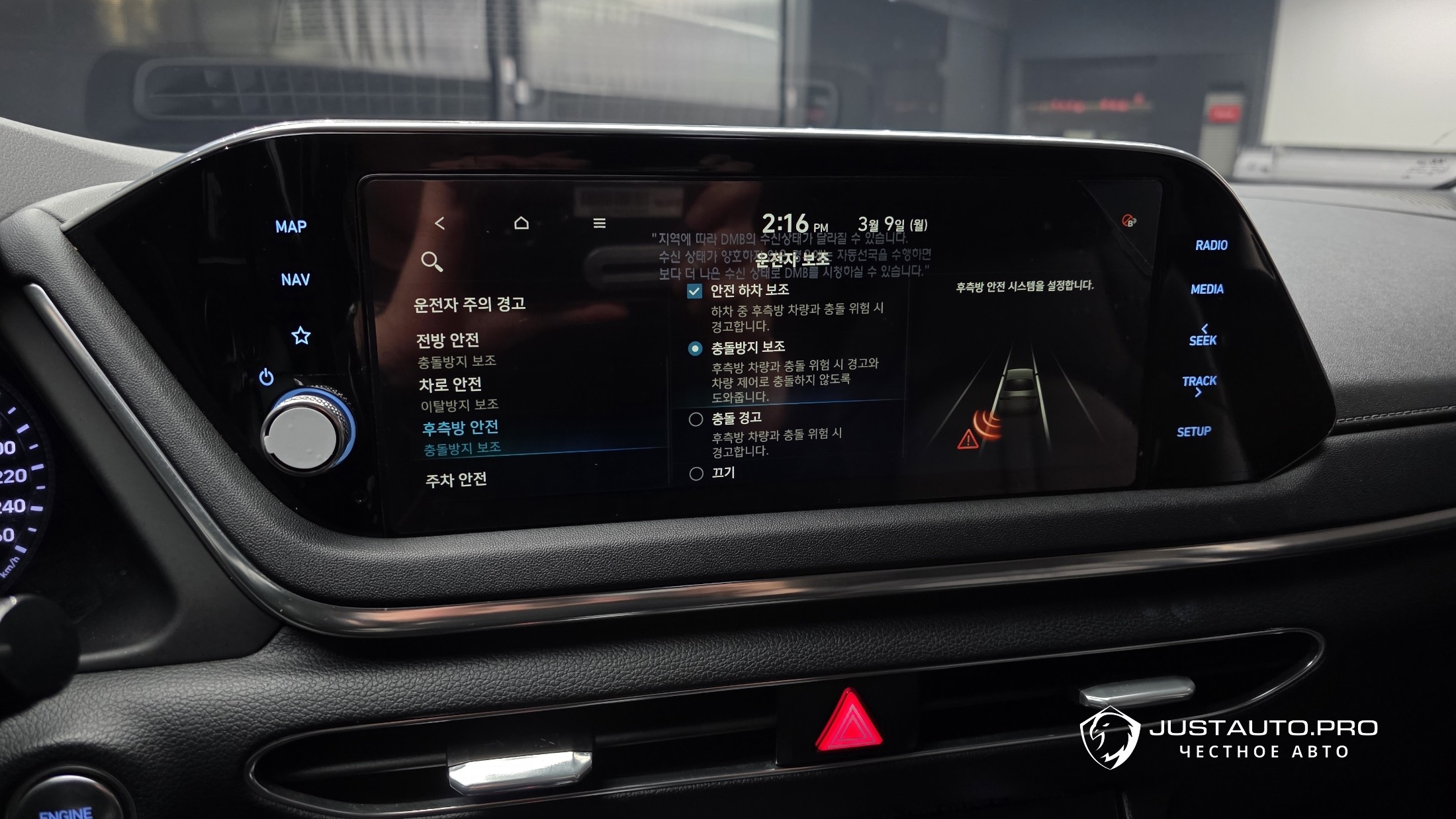Open the 주차 안전 menu entry

456,480
